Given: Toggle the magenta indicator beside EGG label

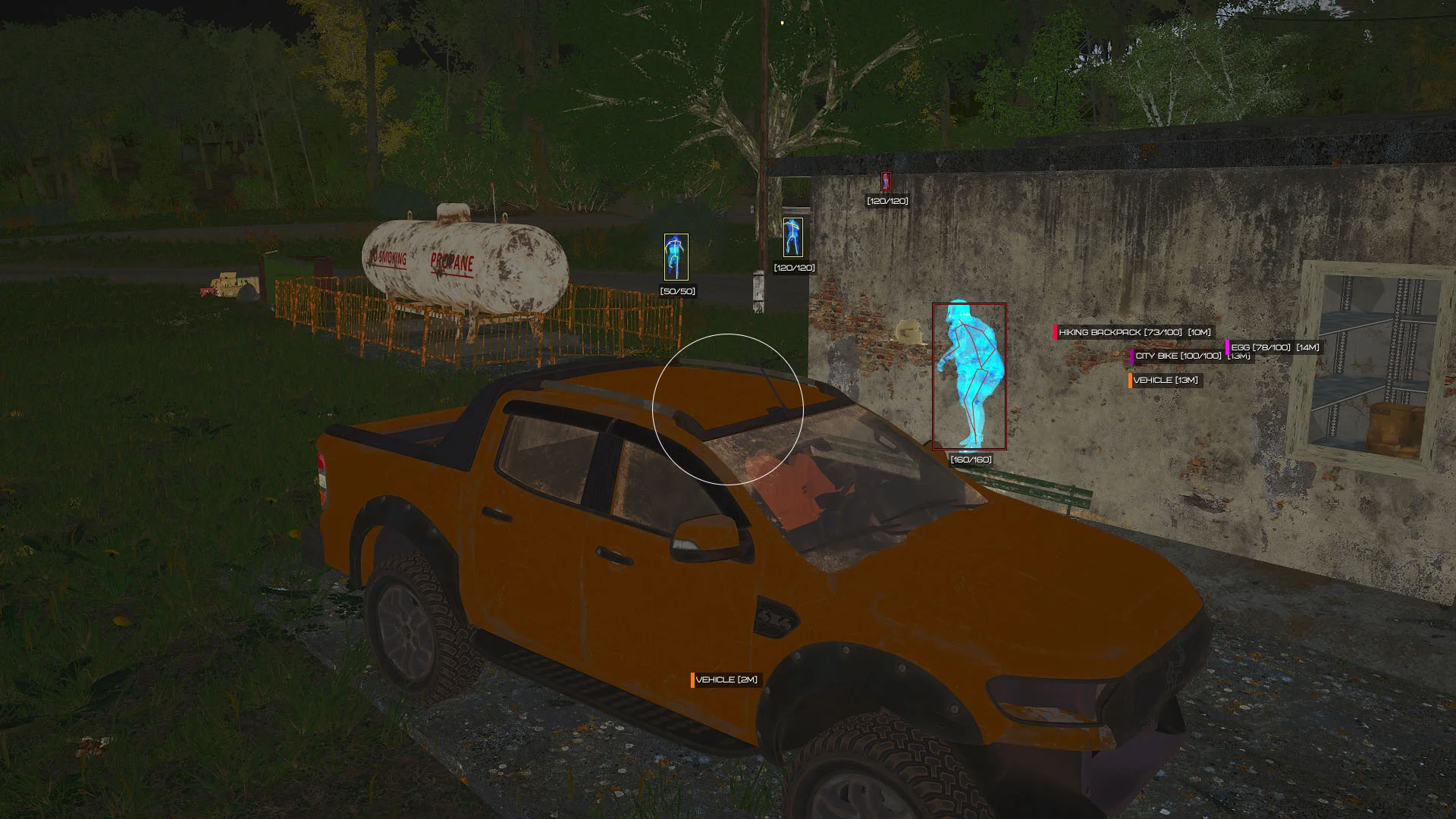Looking at the screenshot, I should coord(1228,347).
